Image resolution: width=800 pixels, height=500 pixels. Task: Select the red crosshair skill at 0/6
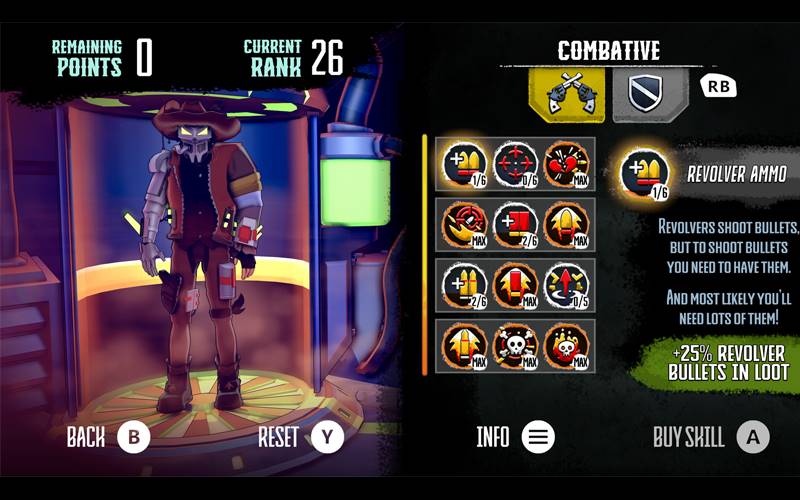pyautogui.click(x=515, y=163)
